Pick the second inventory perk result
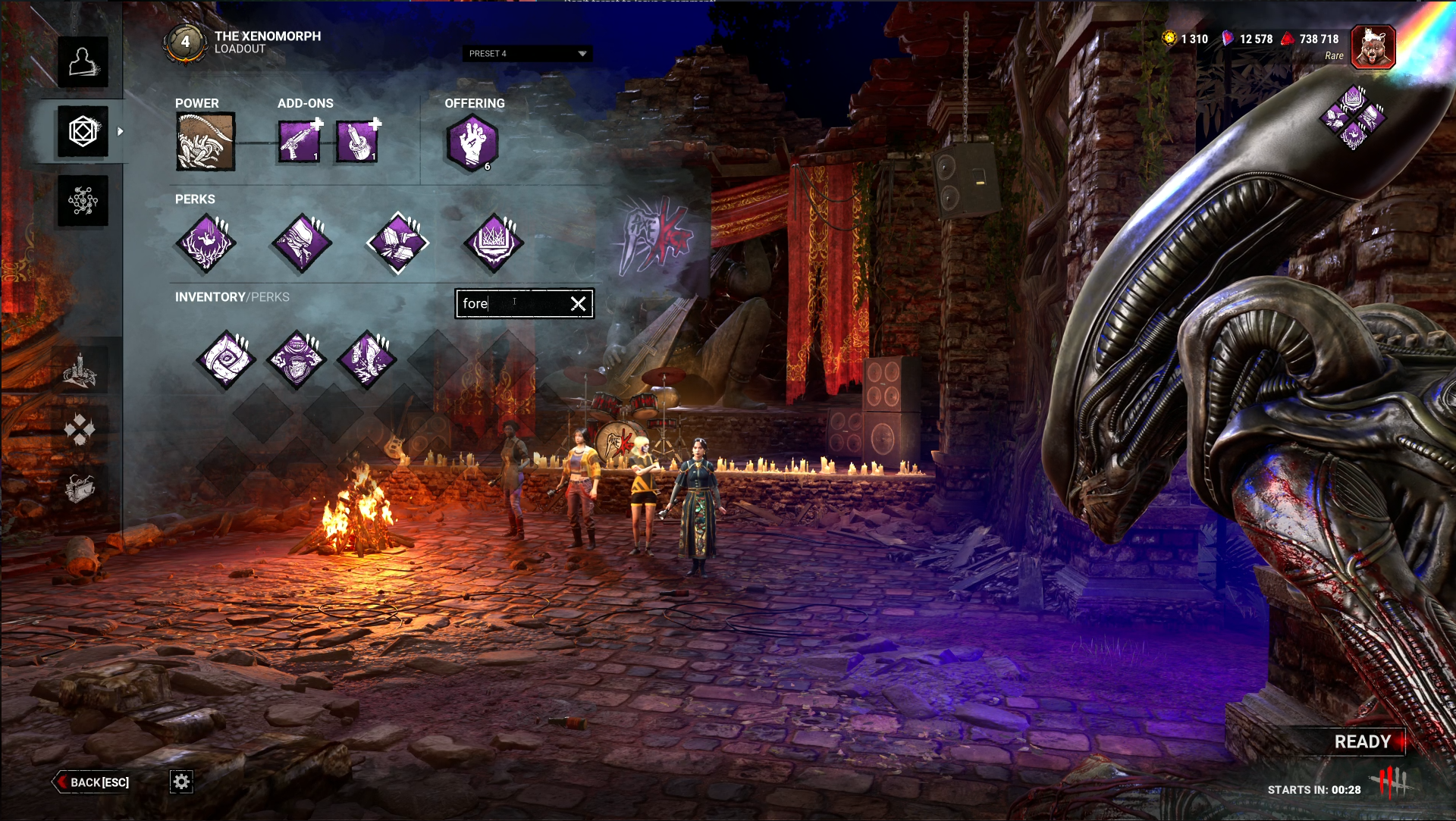 coord(297,360)
